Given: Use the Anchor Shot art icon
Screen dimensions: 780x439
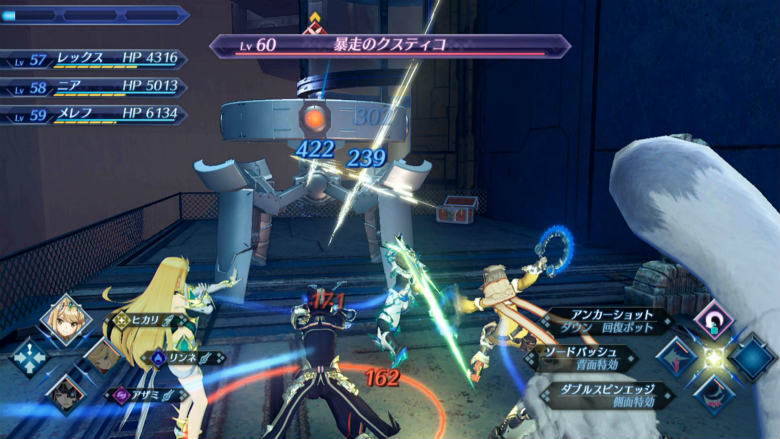Looking at the screenshot, I should pos(714,320).
